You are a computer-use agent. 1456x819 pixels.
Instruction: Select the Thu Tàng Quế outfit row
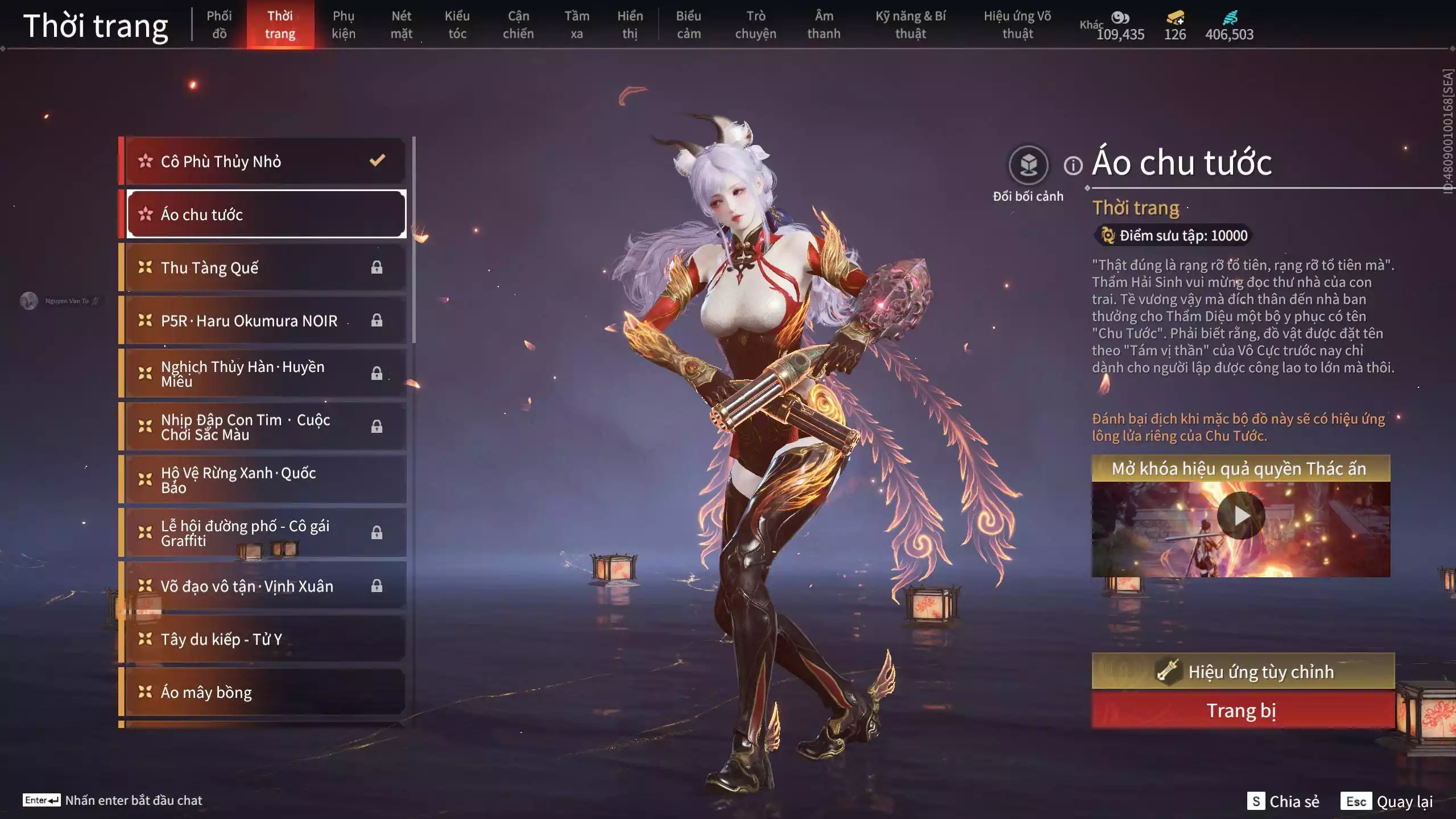pyautogui.click(x=265, y=267)
